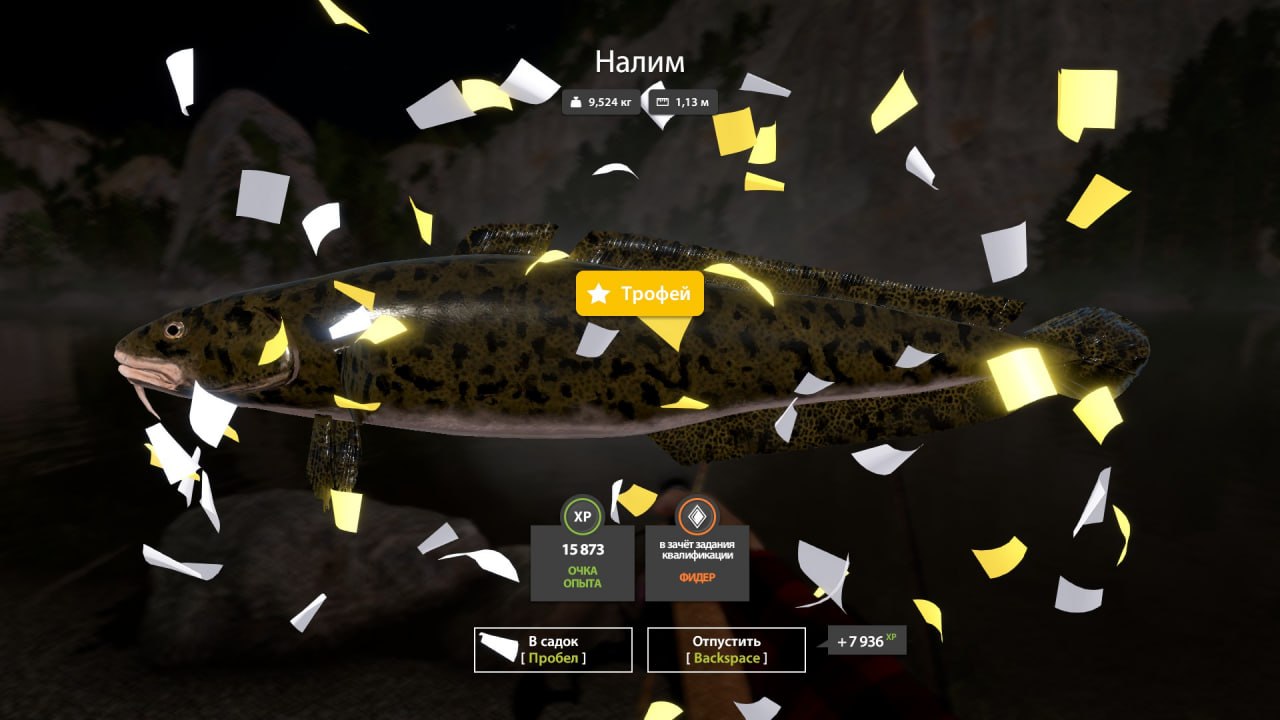Screen dimensions: 1280x720
Task: Release the fish with the Отпустить button
Action: (726, 649)
